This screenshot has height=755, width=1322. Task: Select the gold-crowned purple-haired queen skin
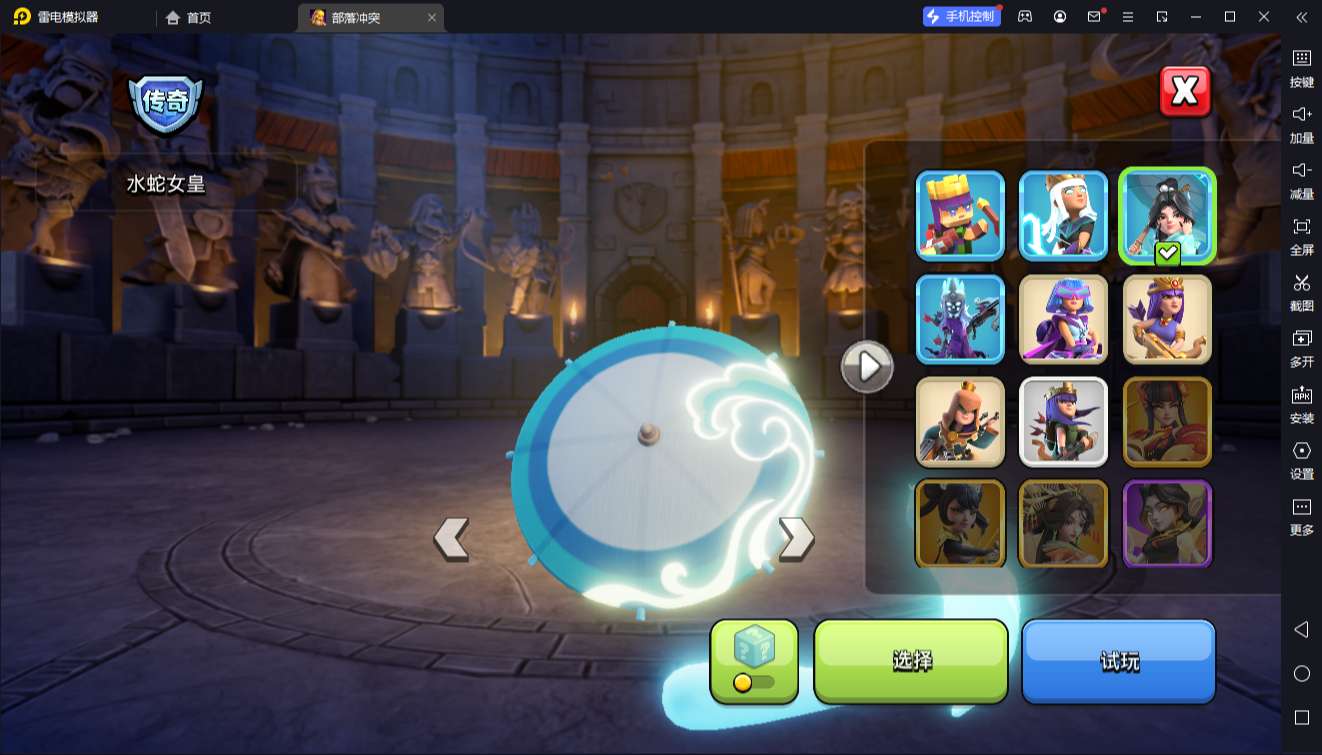coord(1167,319)
